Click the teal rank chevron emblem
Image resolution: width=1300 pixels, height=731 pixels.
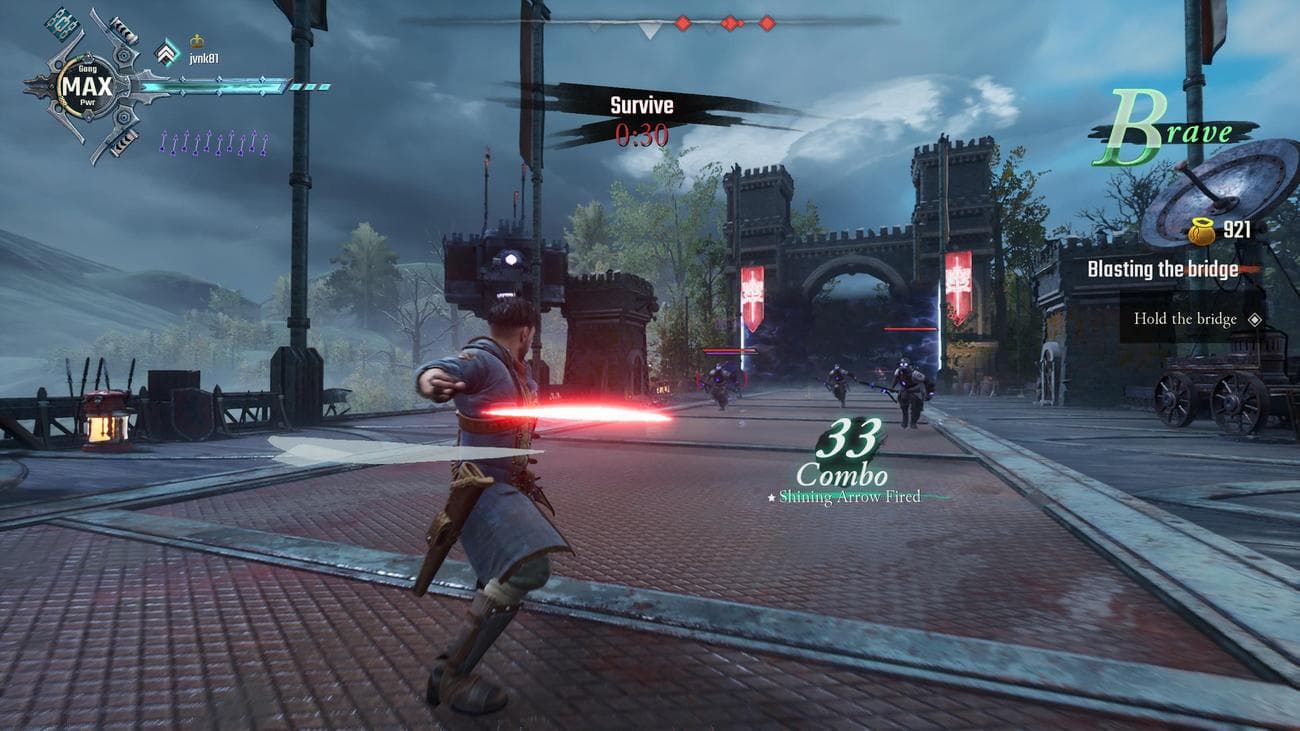tap(165, 52)
